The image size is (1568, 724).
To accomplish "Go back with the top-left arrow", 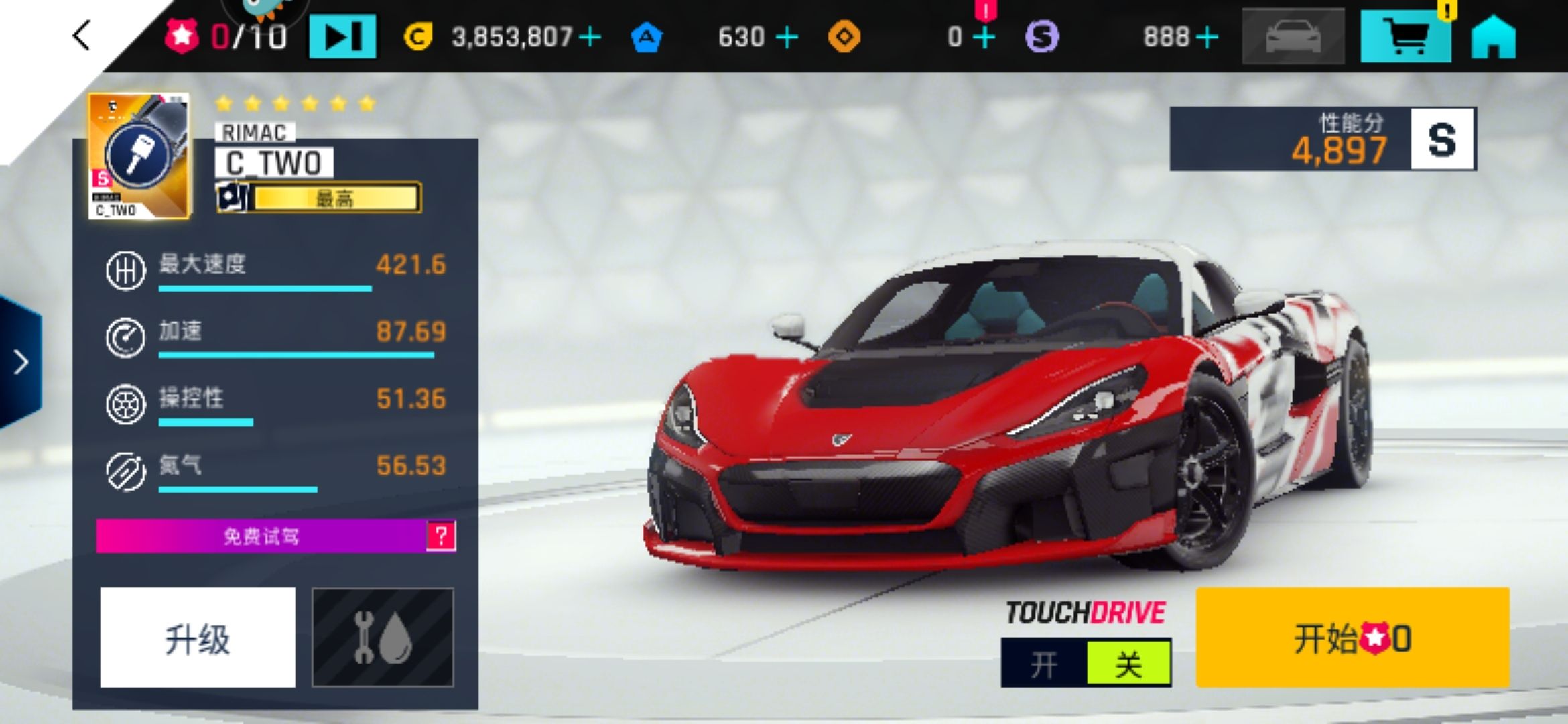I will point(81,36).
